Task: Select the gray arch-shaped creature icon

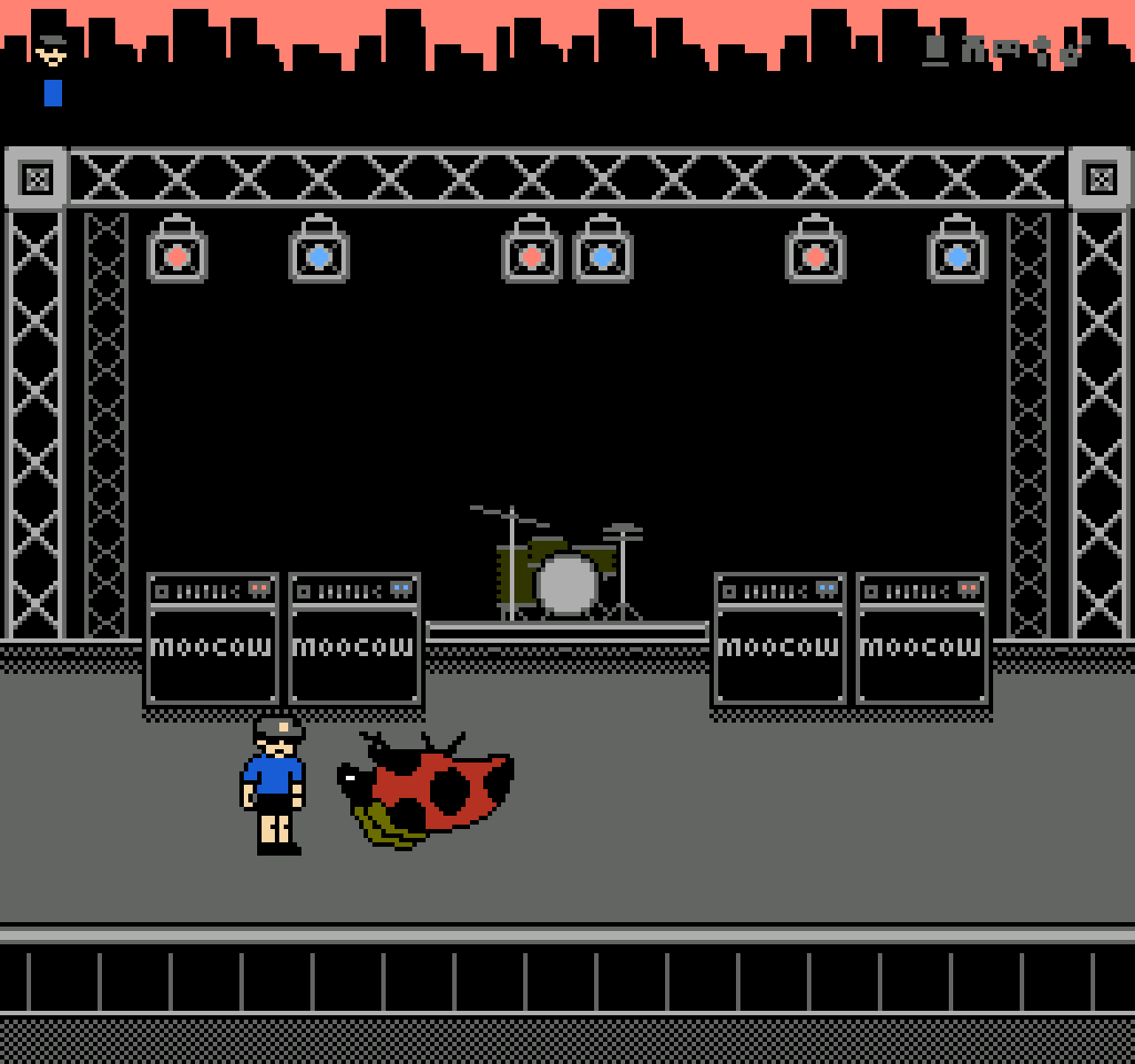Action: tap(974, 50)
